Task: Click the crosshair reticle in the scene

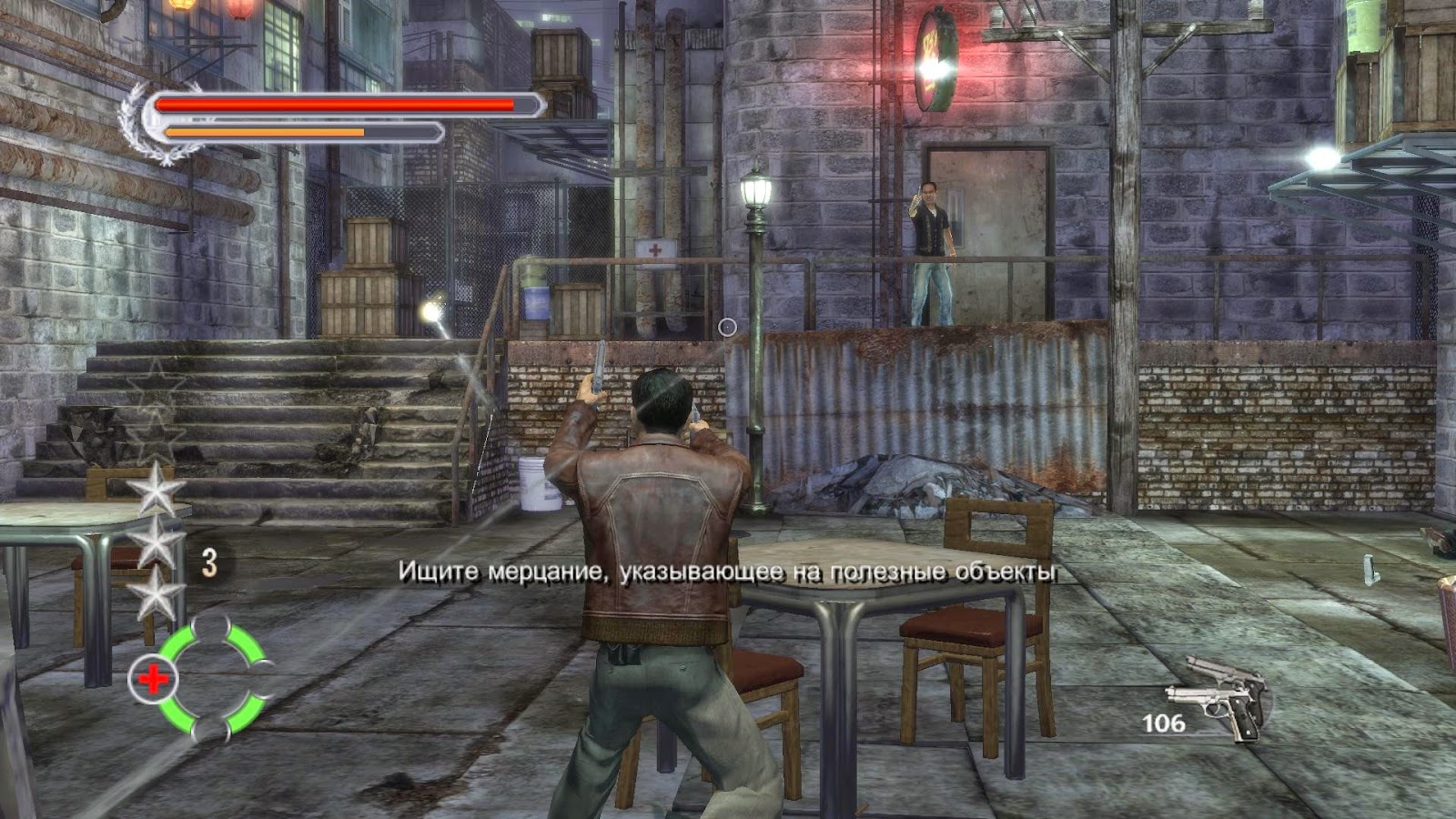Action: [726, 328]
